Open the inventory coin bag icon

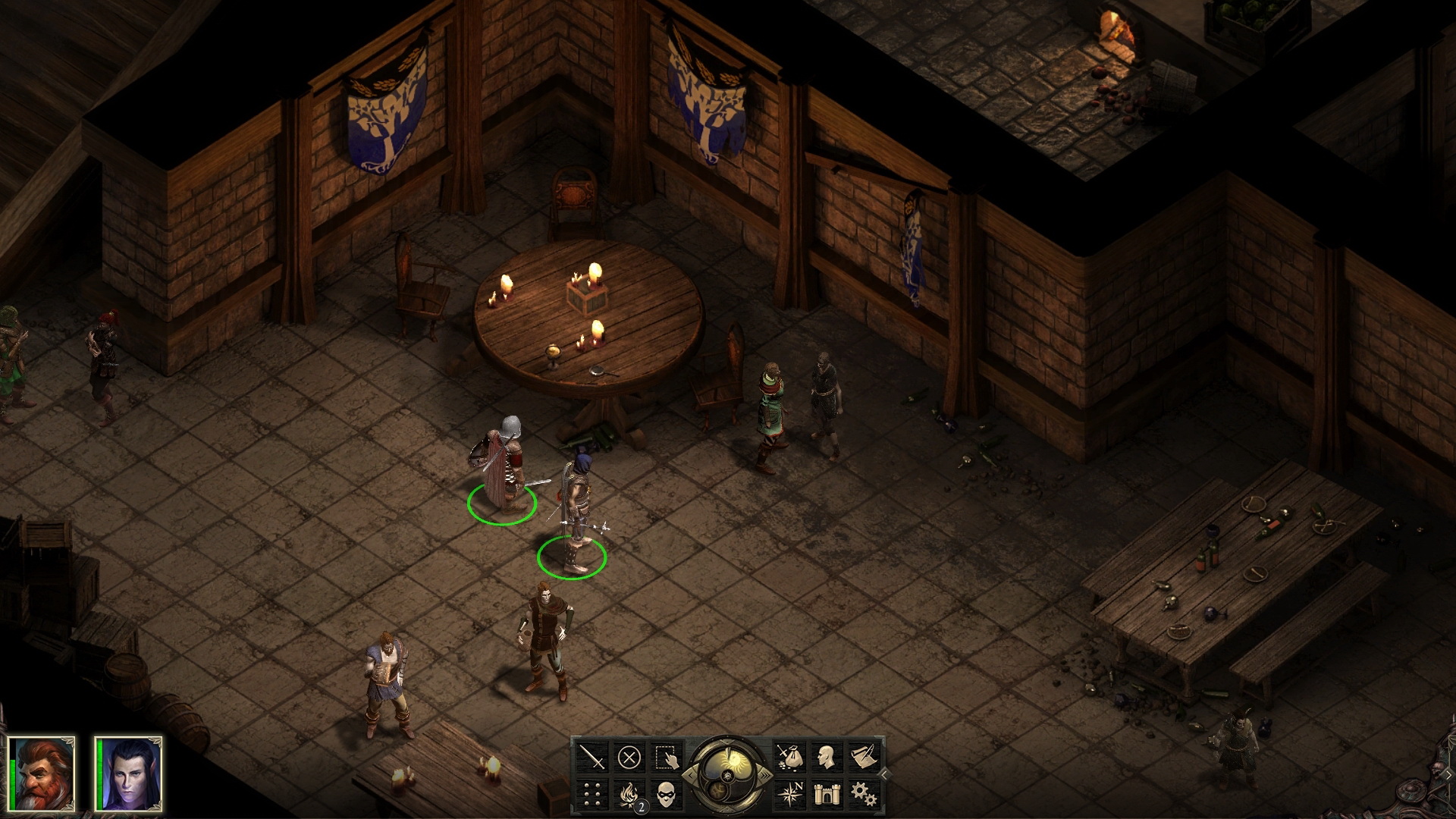tap(790, 758)
